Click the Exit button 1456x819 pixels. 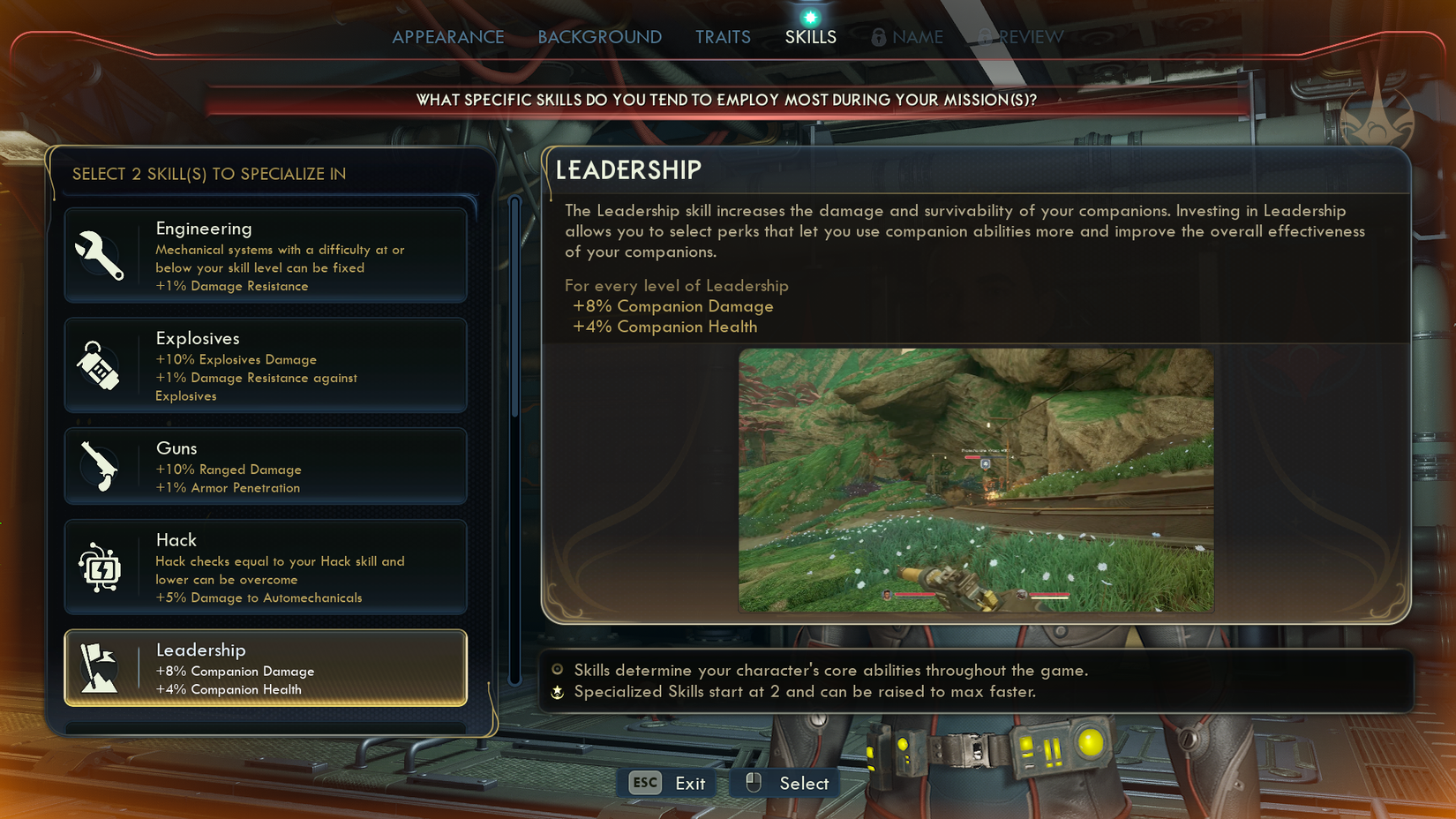(691, 783)
